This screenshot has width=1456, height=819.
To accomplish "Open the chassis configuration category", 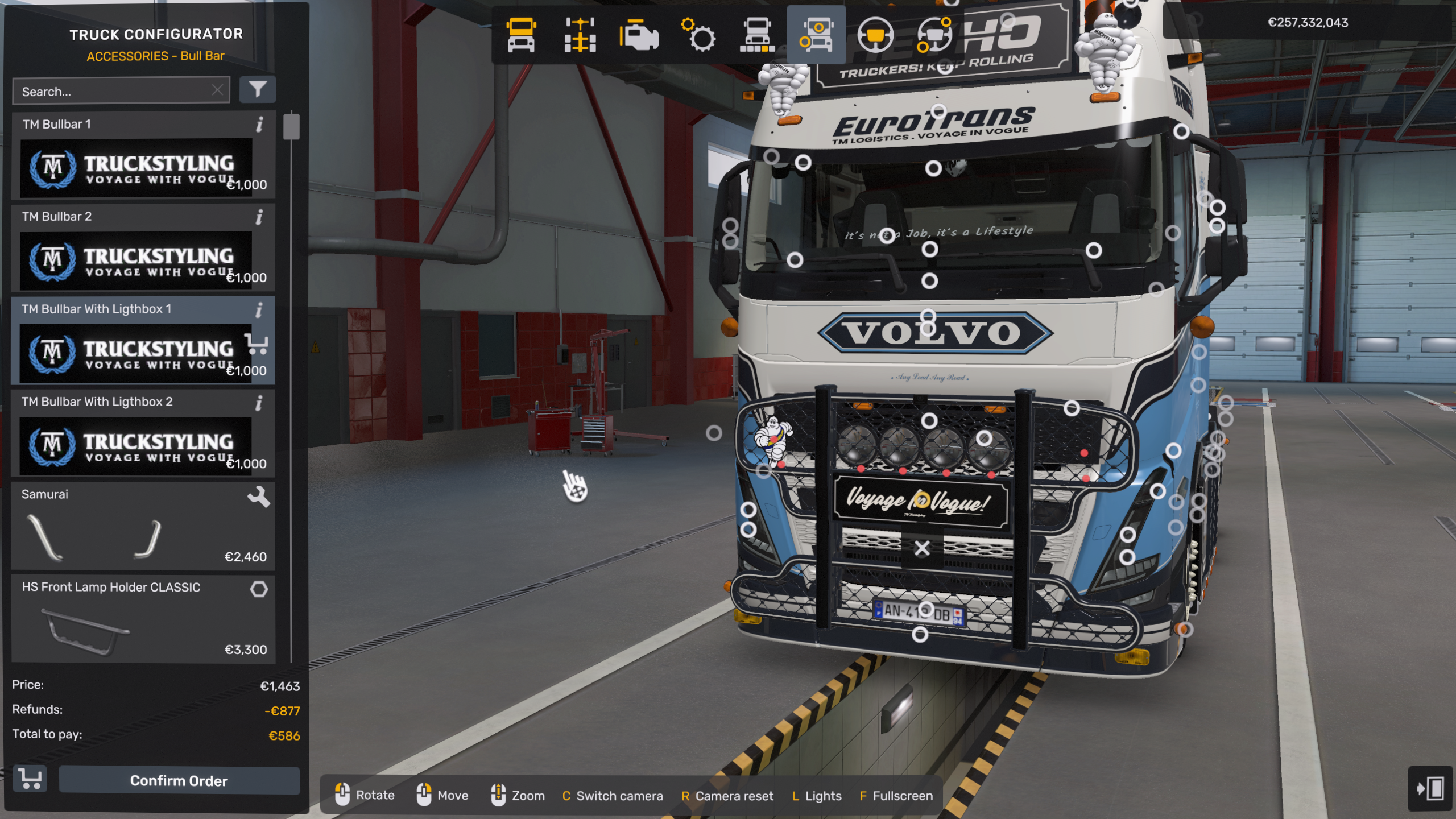I will (580, 35).
